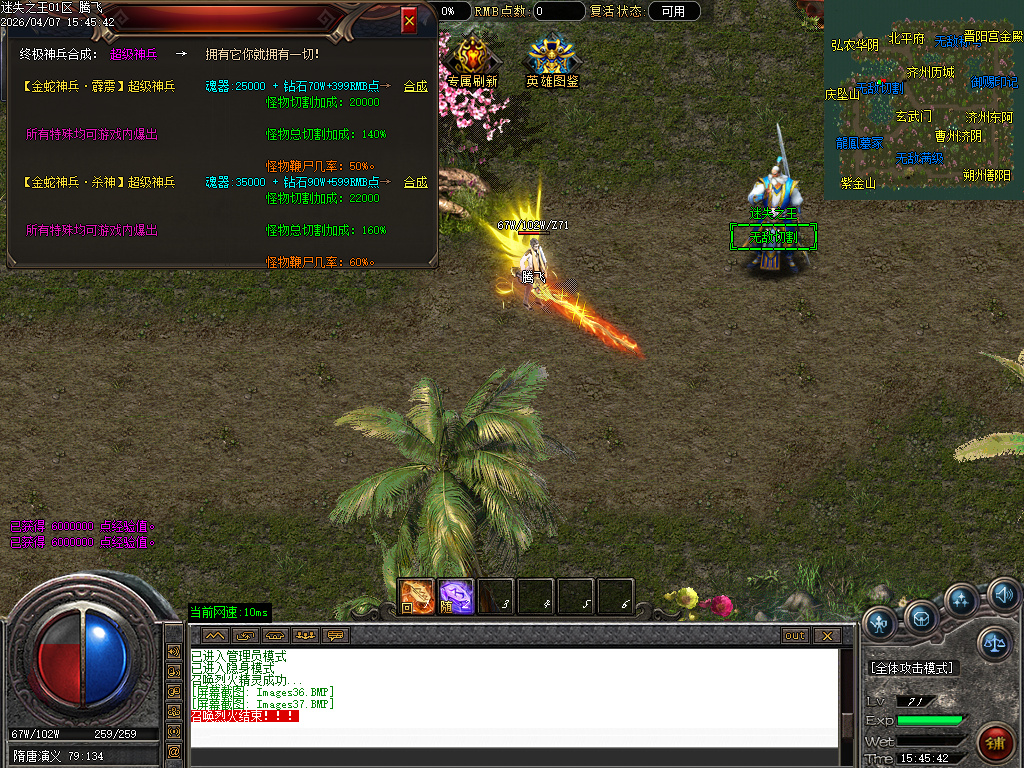Screen dimensions: 1024x768
Task: Click the minimap
Action: click(922, 100)
